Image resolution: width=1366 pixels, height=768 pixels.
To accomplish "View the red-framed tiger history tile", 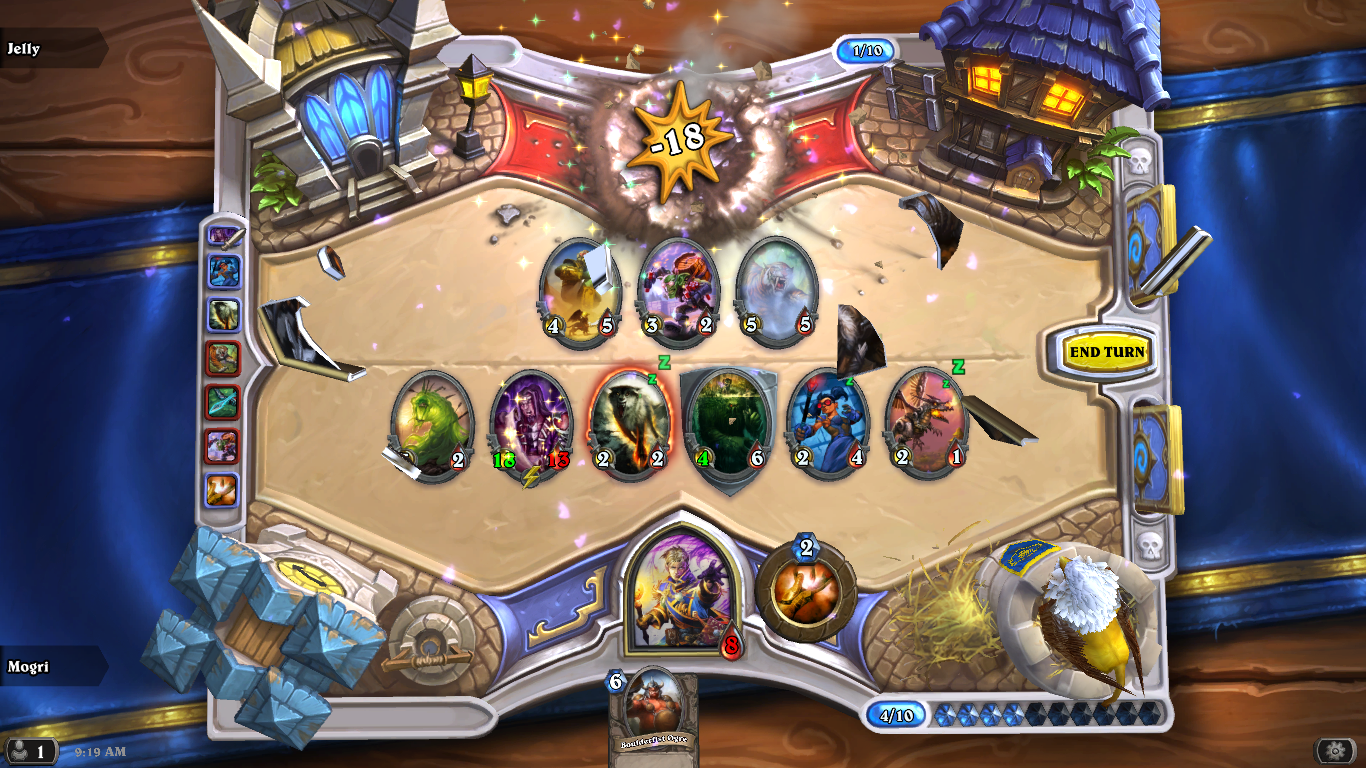I will click(x=224, y=358).
